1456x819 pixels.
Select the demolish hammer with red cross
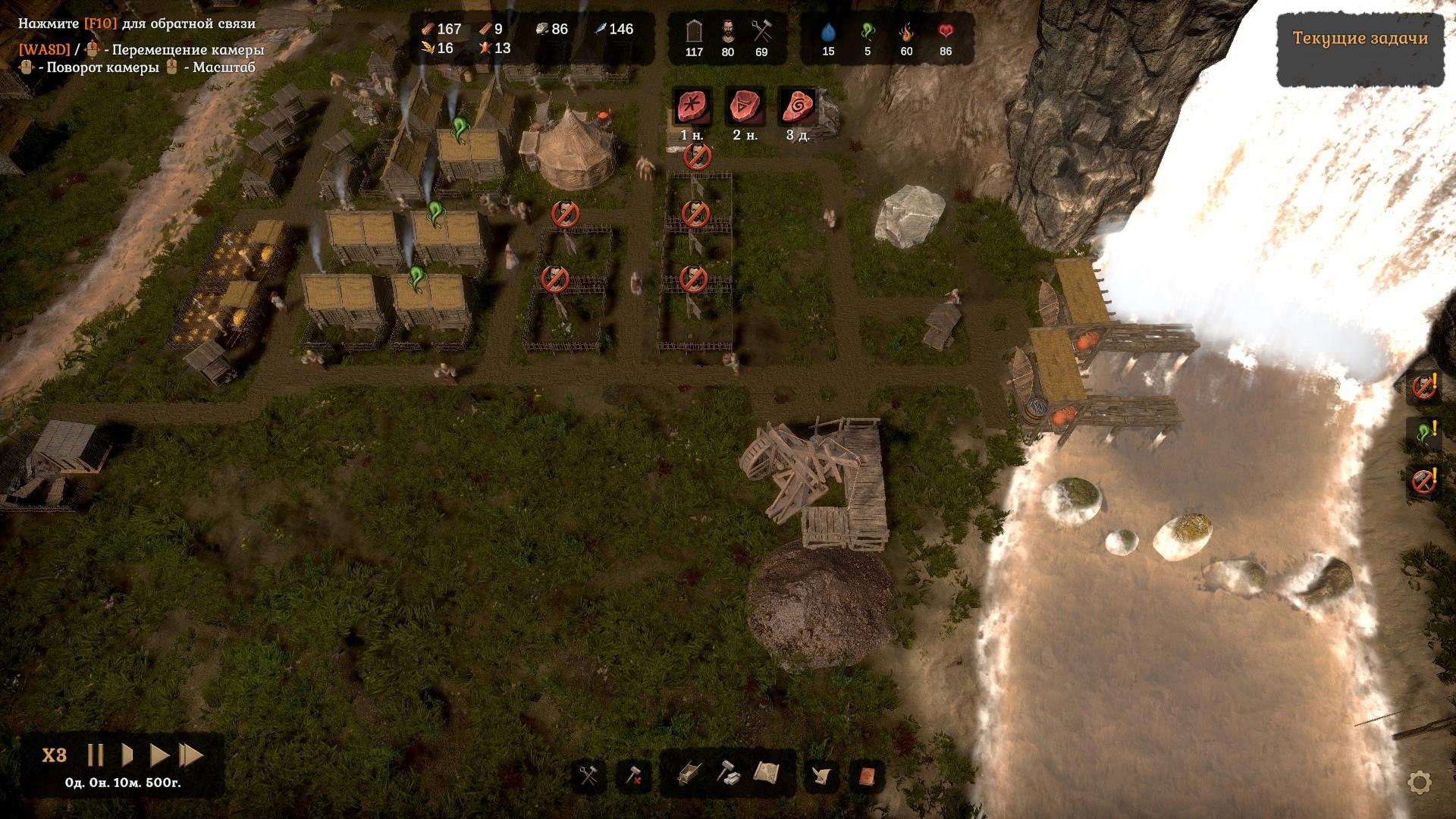click(633, 775)
